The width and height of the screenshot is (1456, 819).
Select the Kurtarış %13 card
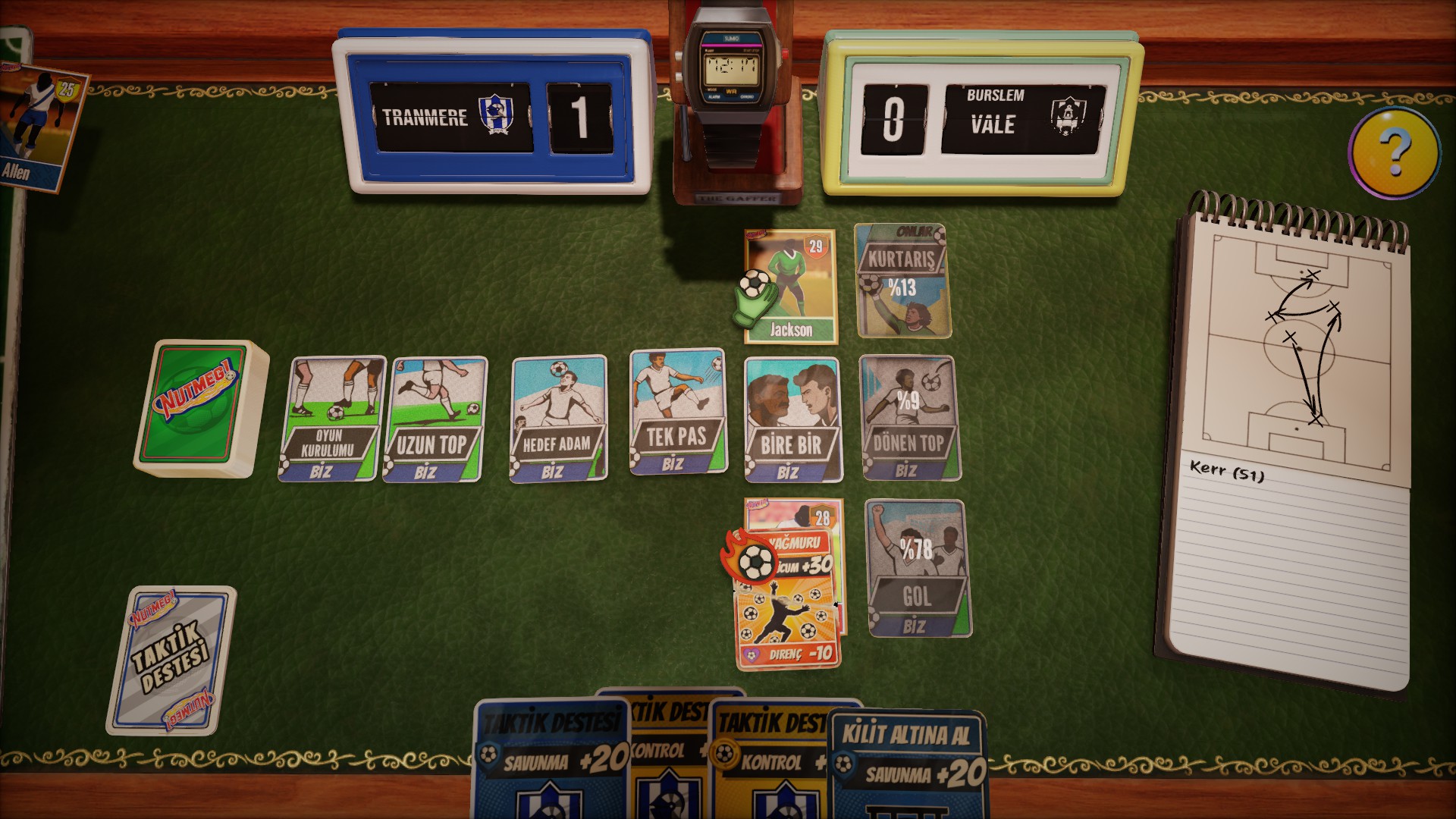click(x=902, y=281)
